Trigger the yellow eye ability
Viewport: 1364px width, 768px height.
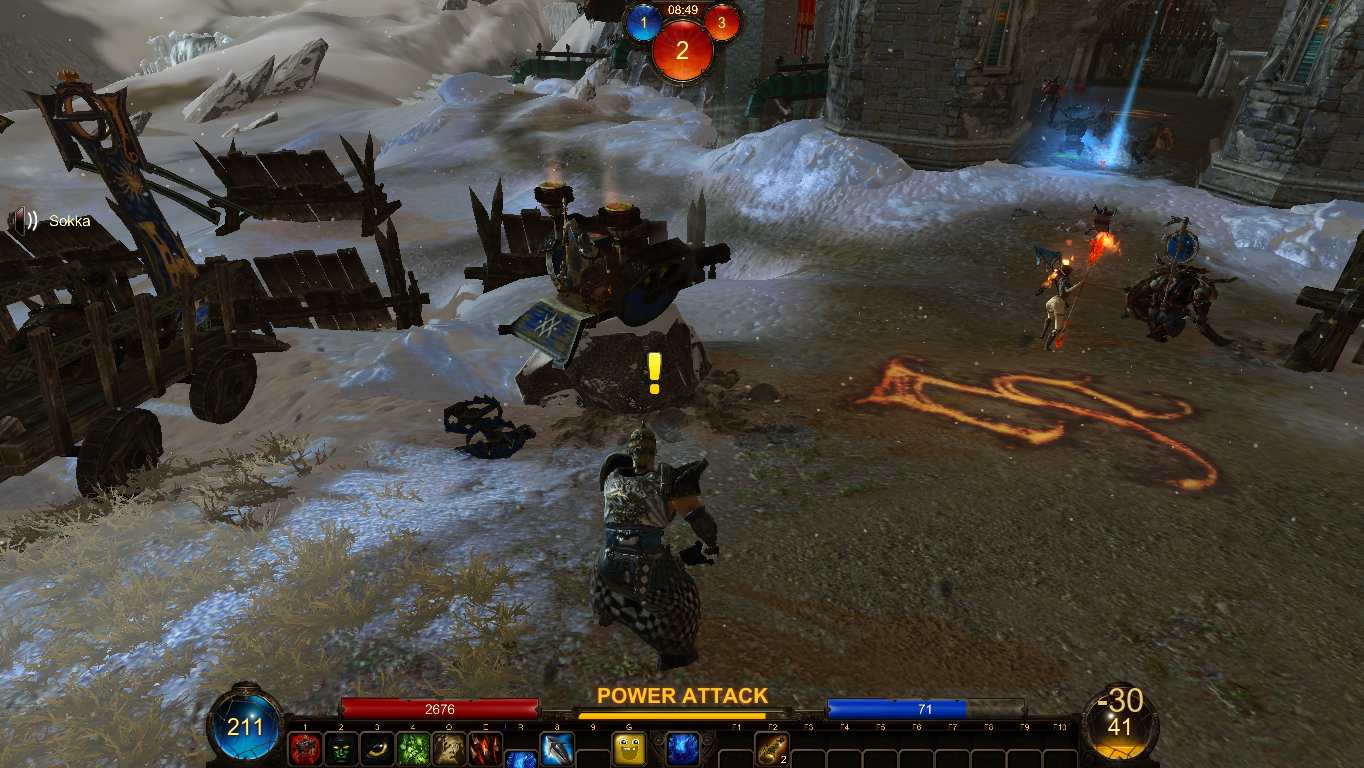click(x=377, y=749)
